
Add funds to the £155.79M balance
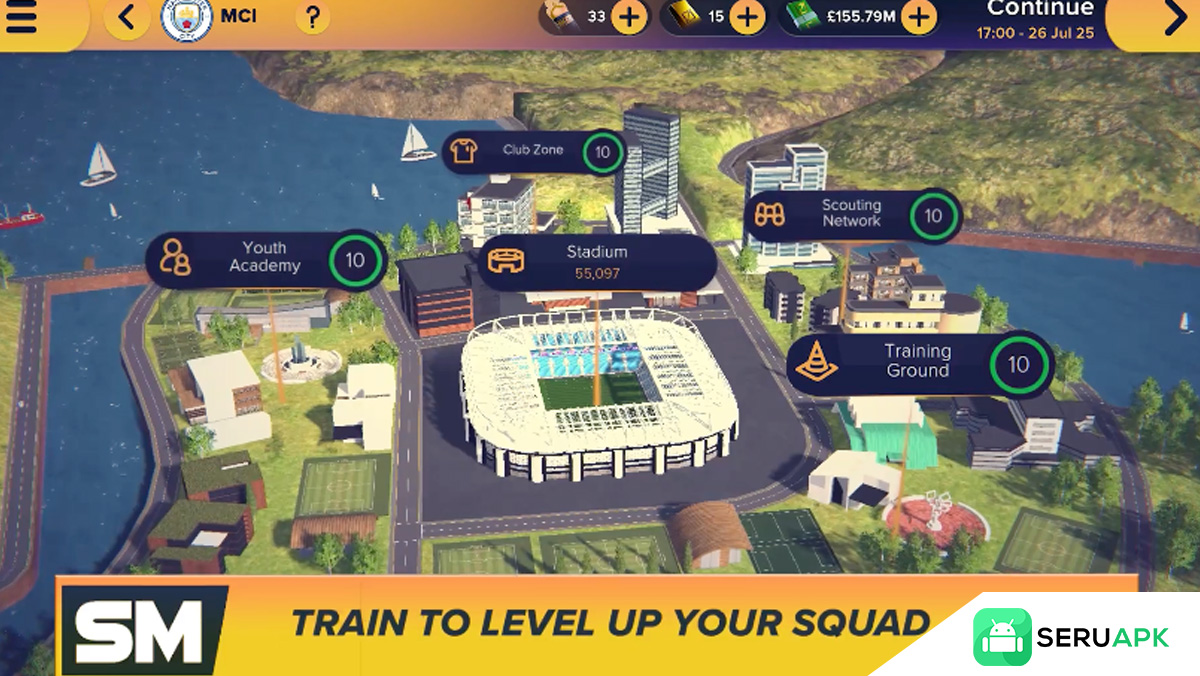pos(918,18)
